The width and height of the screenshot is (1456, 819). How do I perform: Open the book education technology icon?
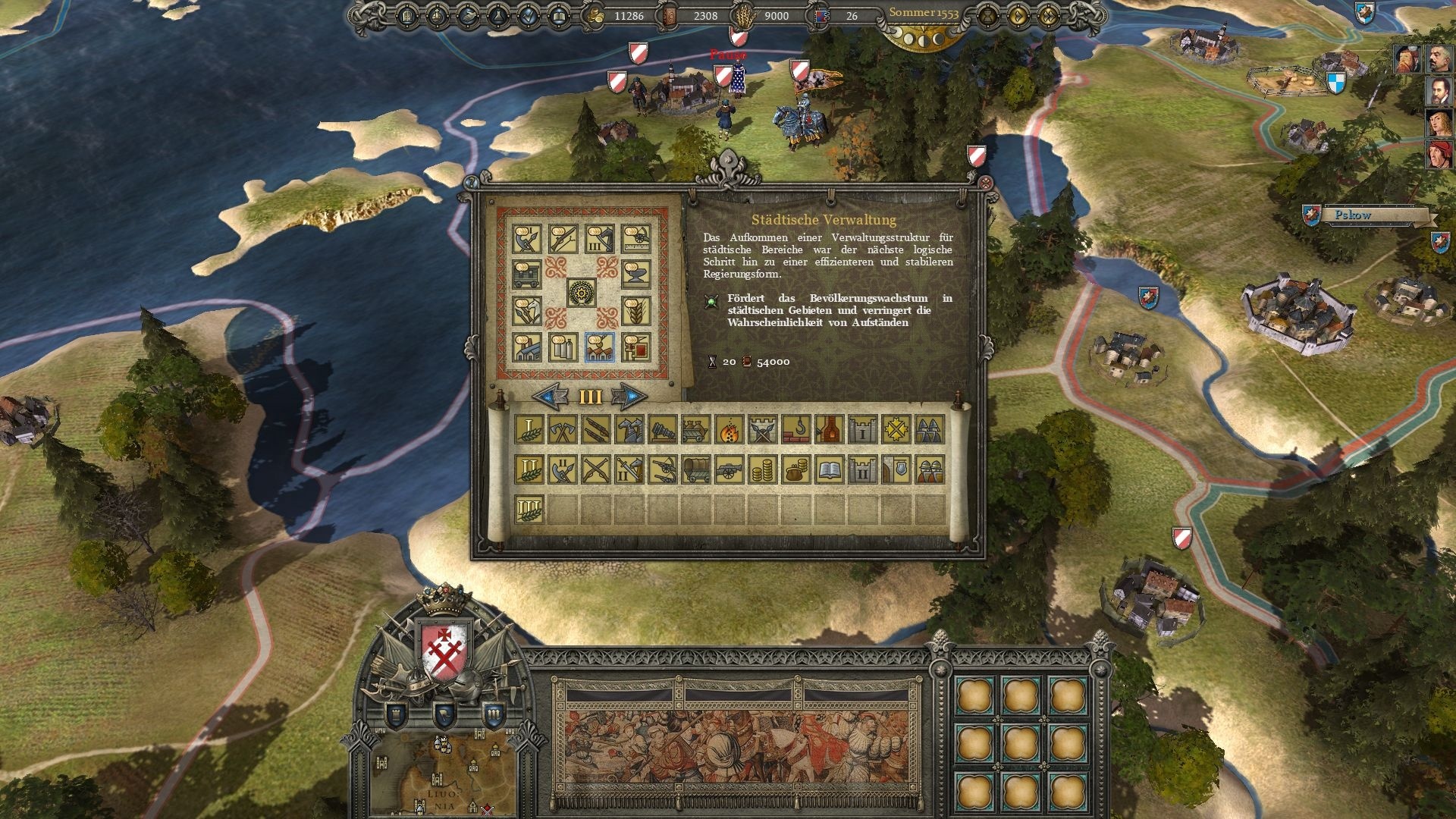[x=830, y=469]
